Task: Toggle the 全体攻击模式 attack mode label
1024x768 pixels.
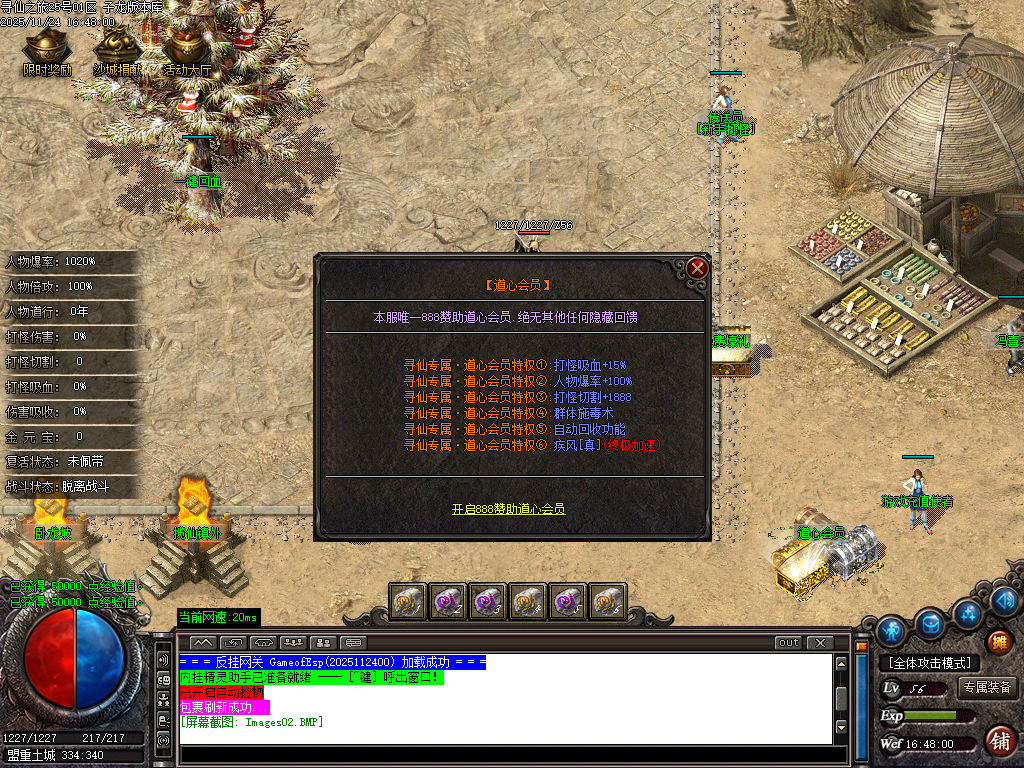Action: [929, 663]
